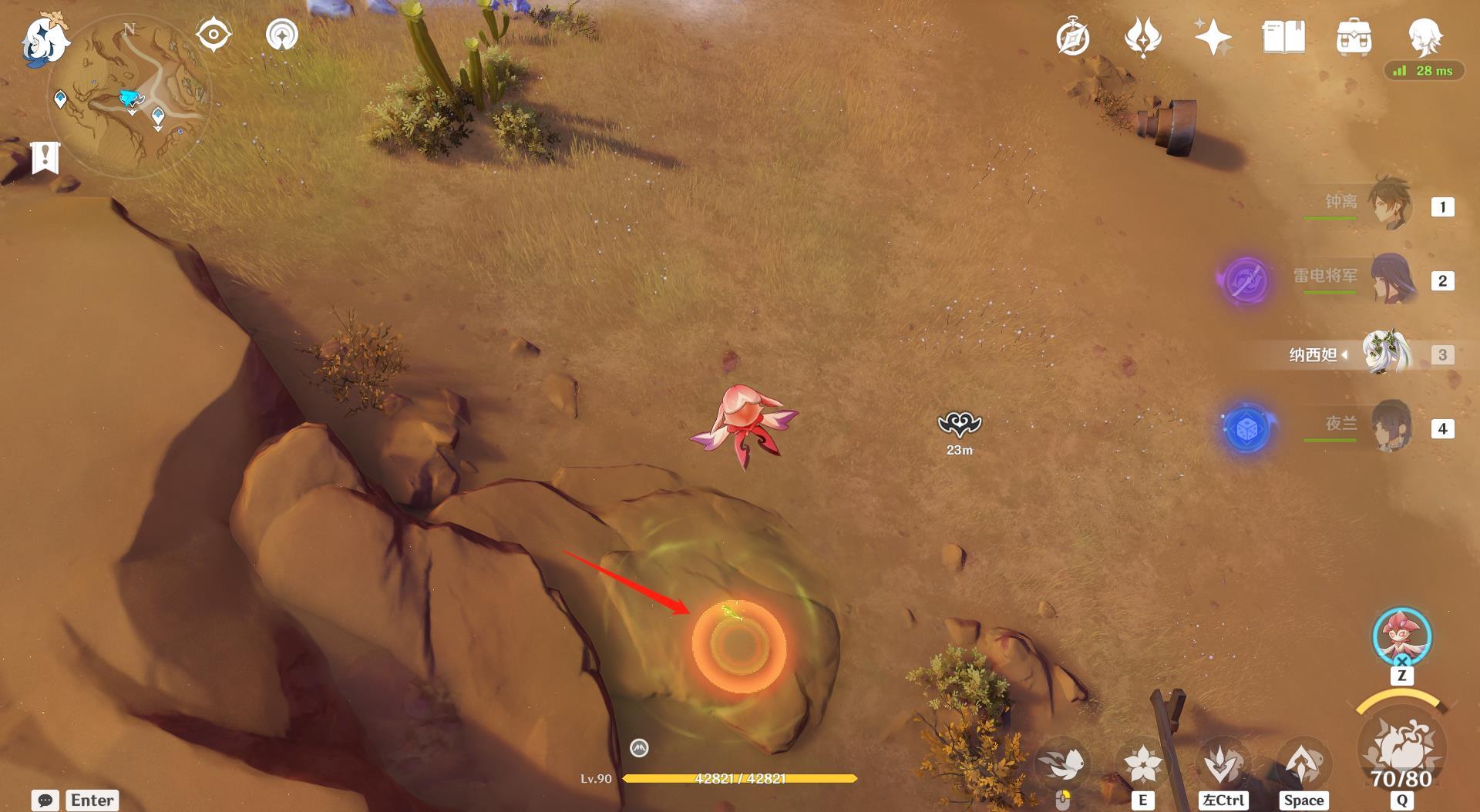Switch to party member 钟离
The image size is (1480, 812).
click(1390, 205)
